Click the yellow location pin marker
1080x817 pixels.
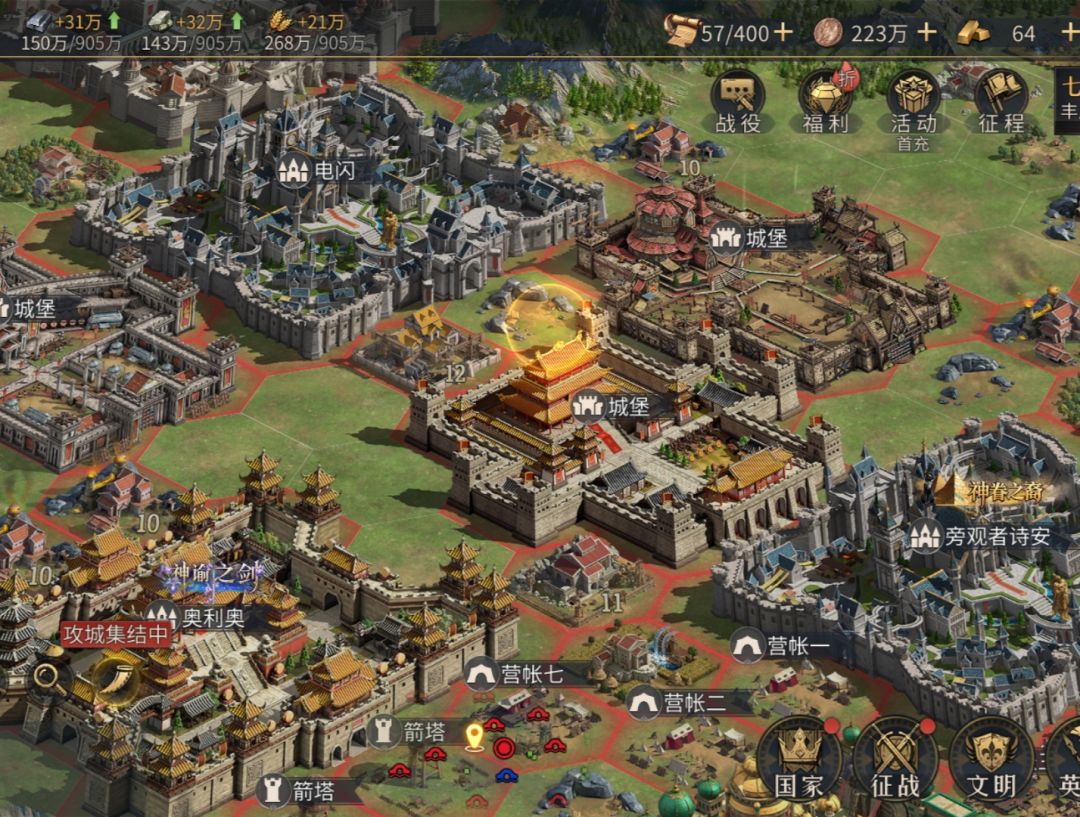pyautogui.click(x=474, y=738)
